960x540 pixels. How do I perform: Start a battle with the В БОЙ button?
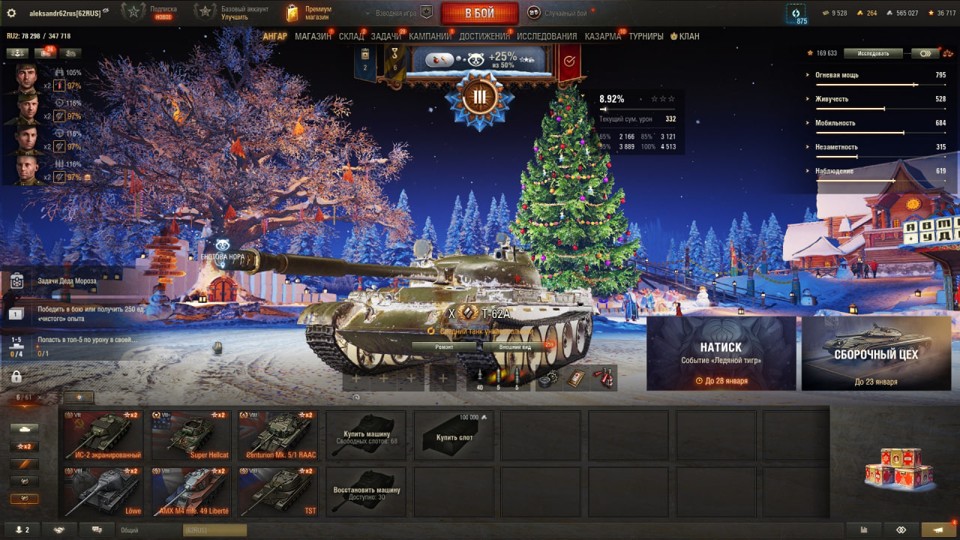click(479, 13)
